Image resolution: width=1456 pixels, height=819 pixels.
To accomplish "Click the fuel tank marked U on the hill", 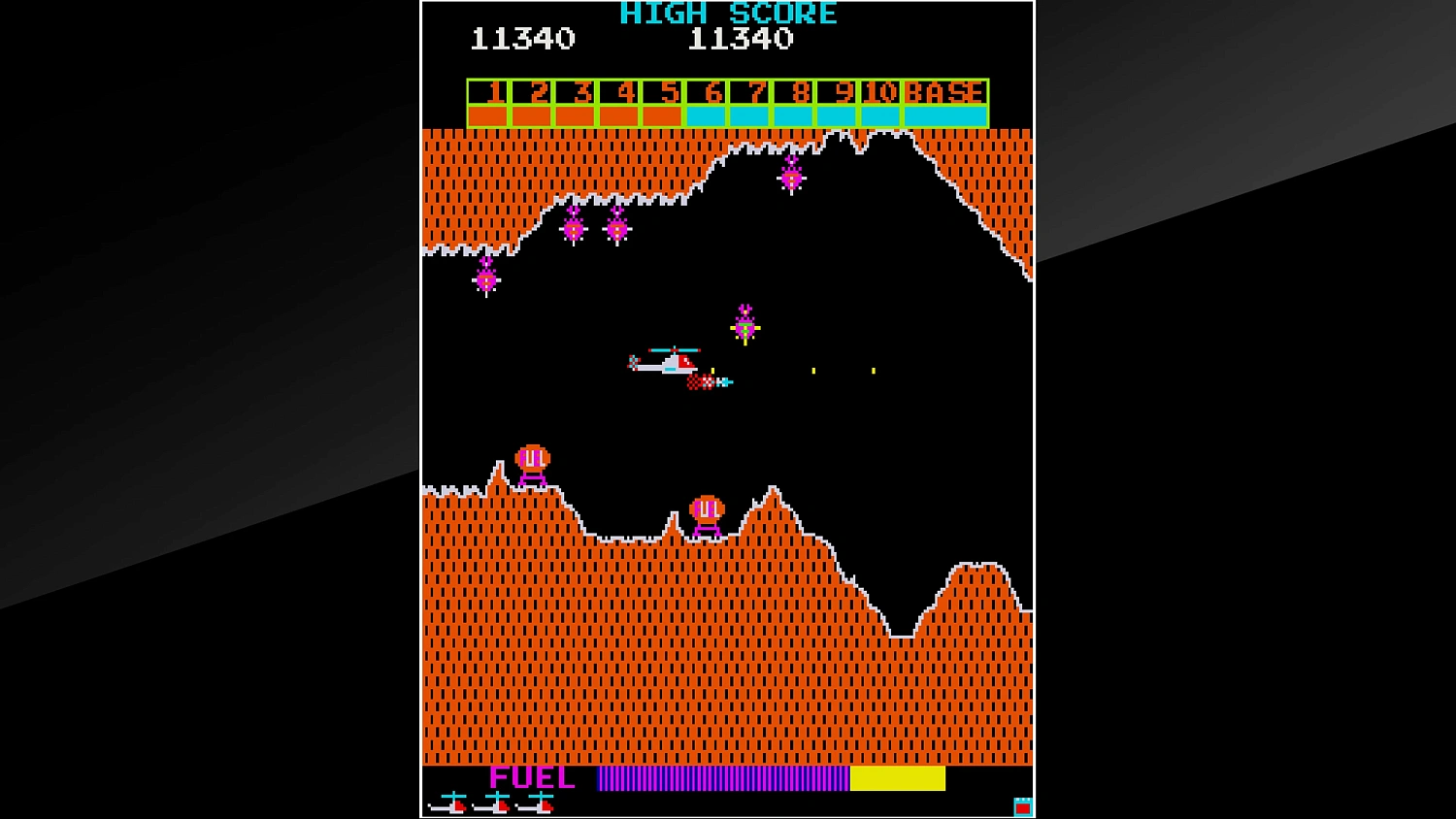I will [x=533, y=456].
